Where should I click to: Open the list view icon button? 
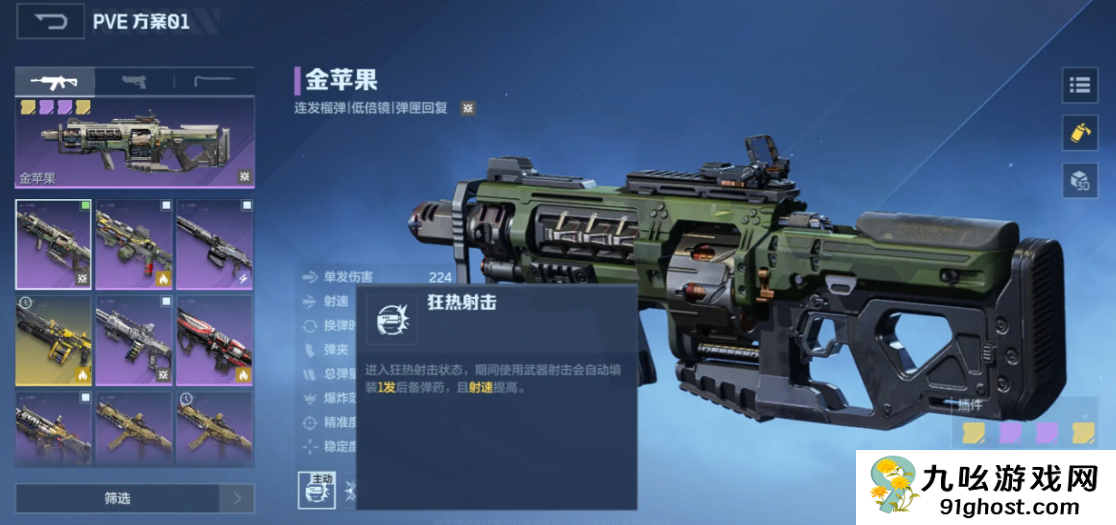(x=1080, y=86)
